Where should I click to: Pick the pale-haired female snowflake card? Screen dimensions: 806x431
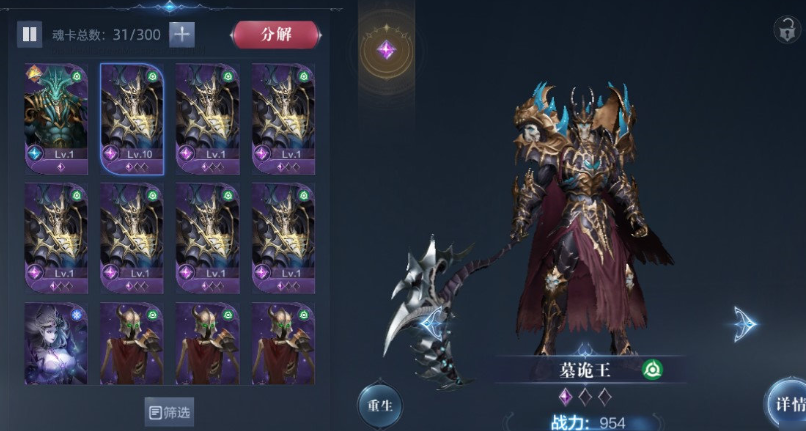[x=57, y=343]
